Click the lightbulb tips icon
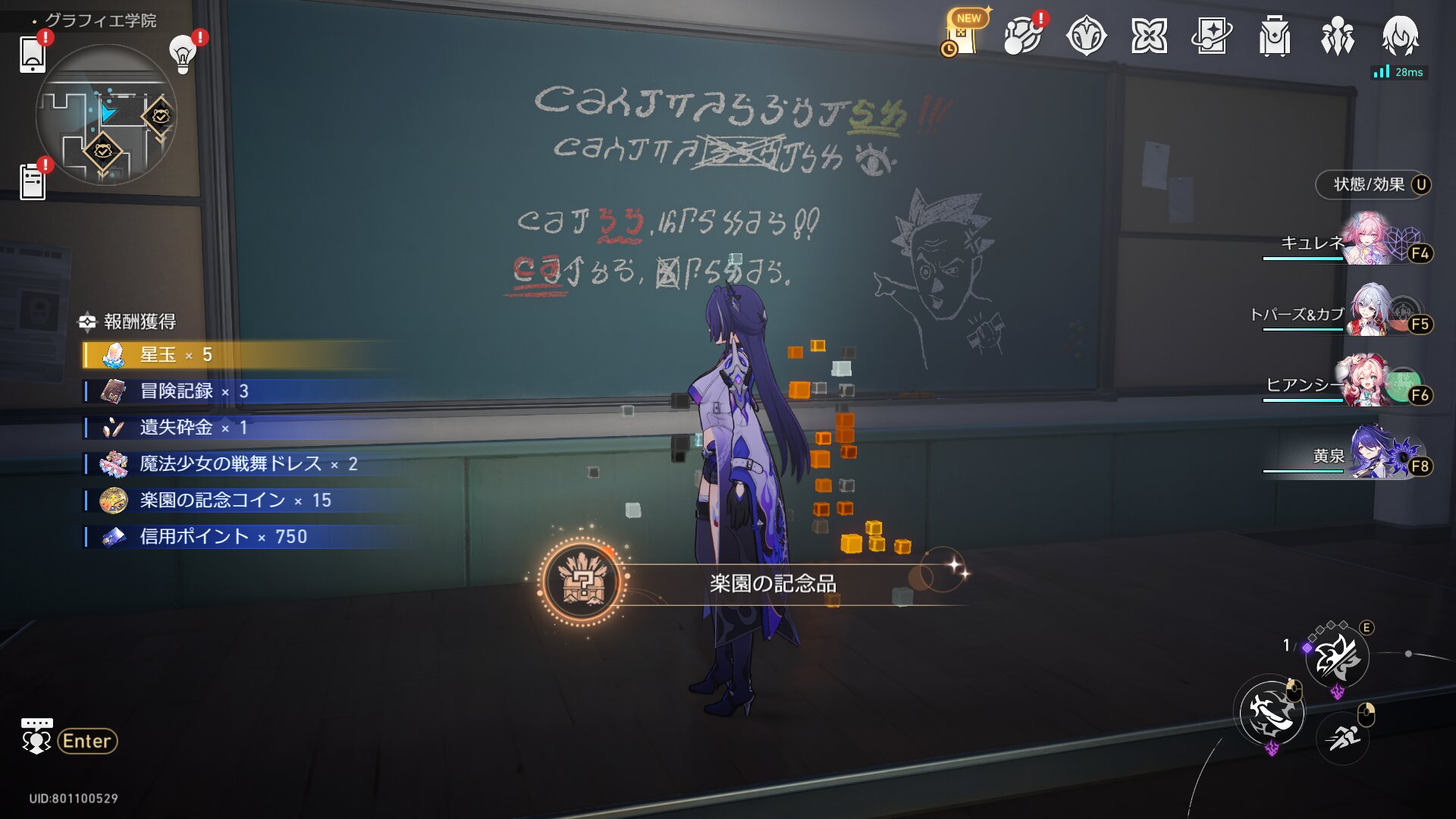This screenshot has width=1456, height=819. [183, 55]
